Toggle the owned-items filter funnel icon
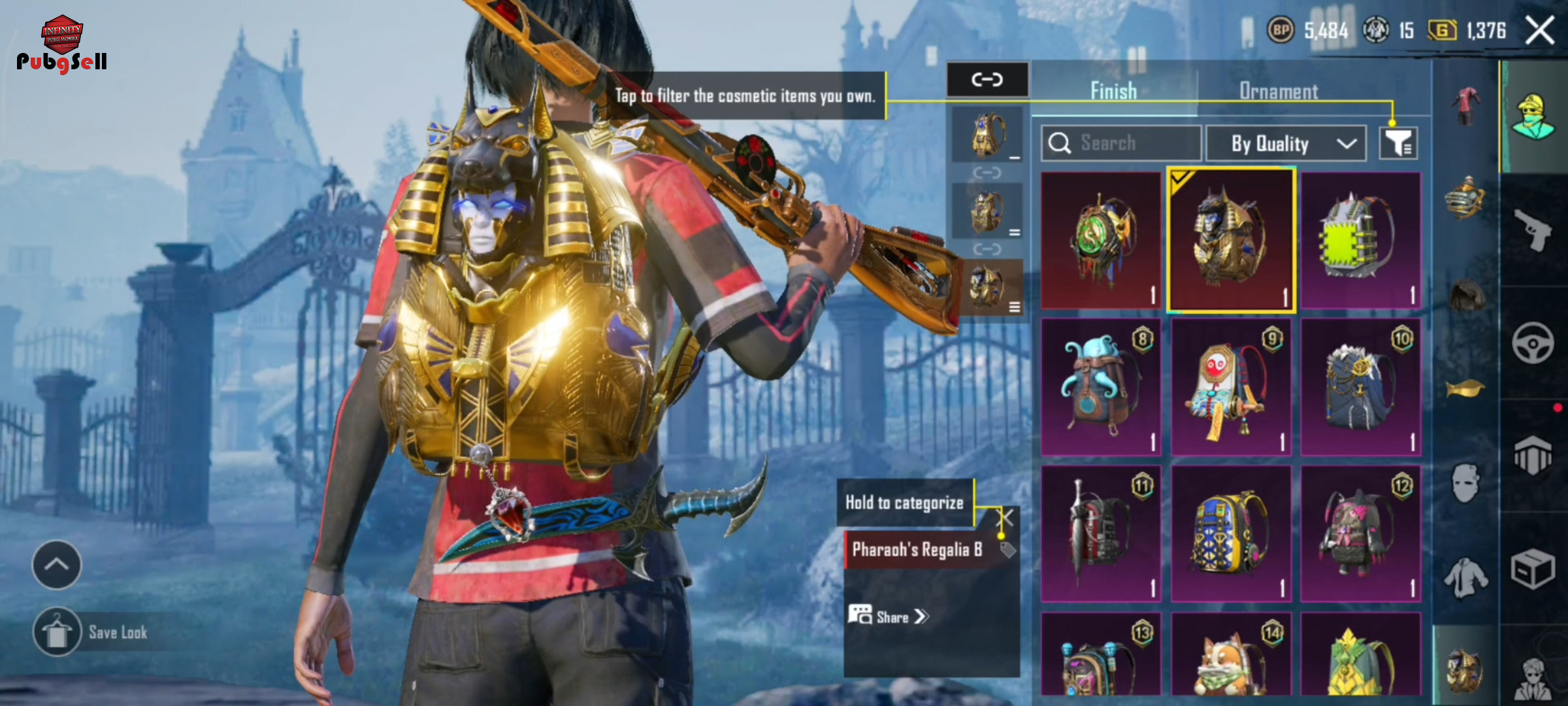The width and height of the screenshot is (1568, 706). point(1398,143)
